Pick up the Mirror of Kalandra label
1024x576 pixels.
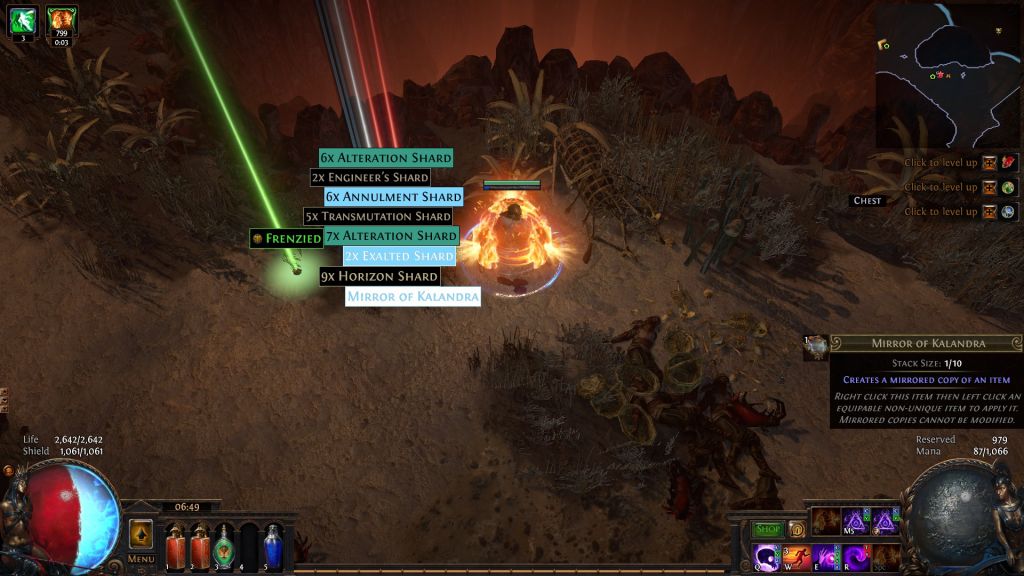413,296
